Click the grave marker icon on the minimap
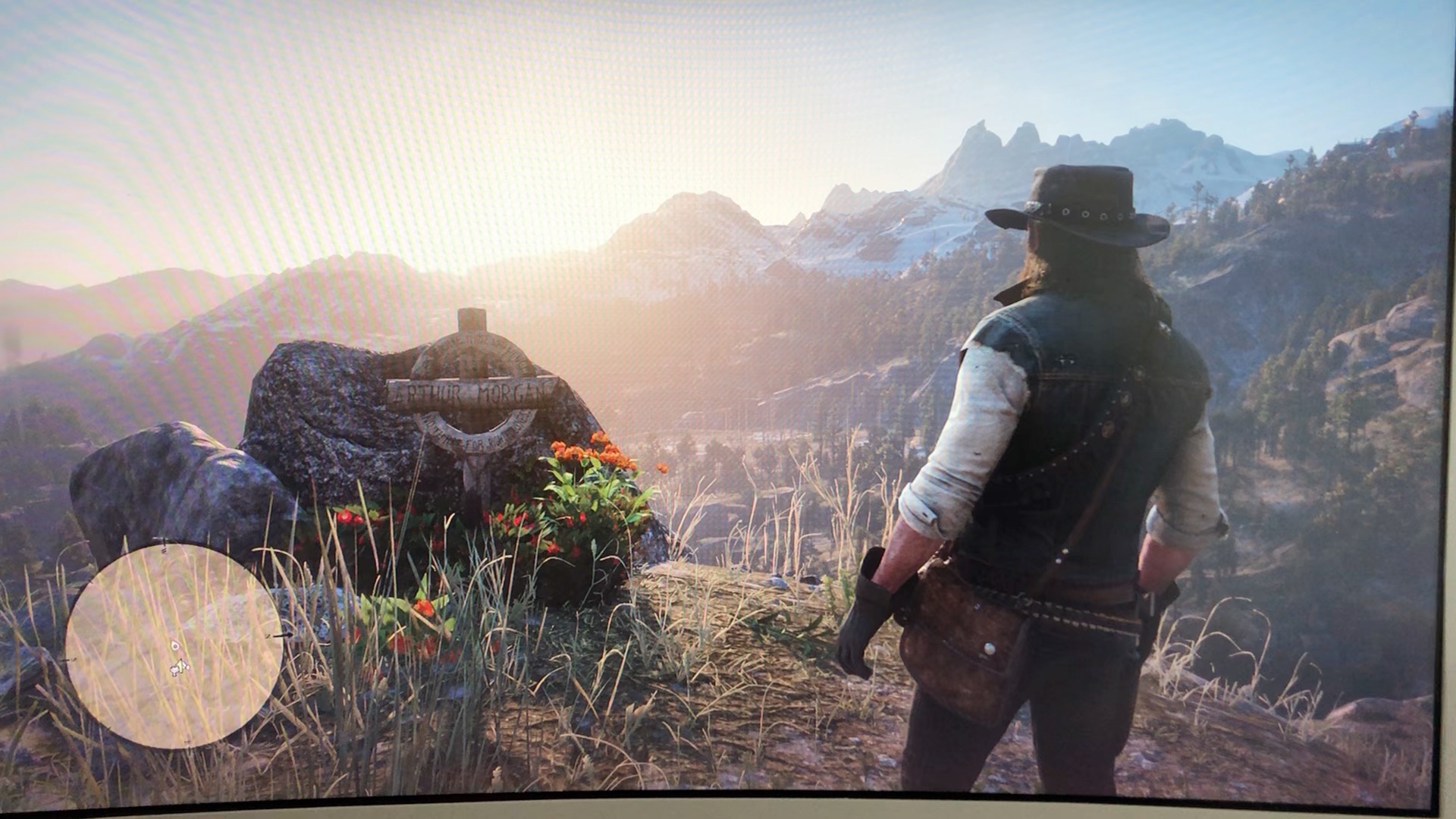The width and height of the screenshot is (1456, 819). click(175, 646)
